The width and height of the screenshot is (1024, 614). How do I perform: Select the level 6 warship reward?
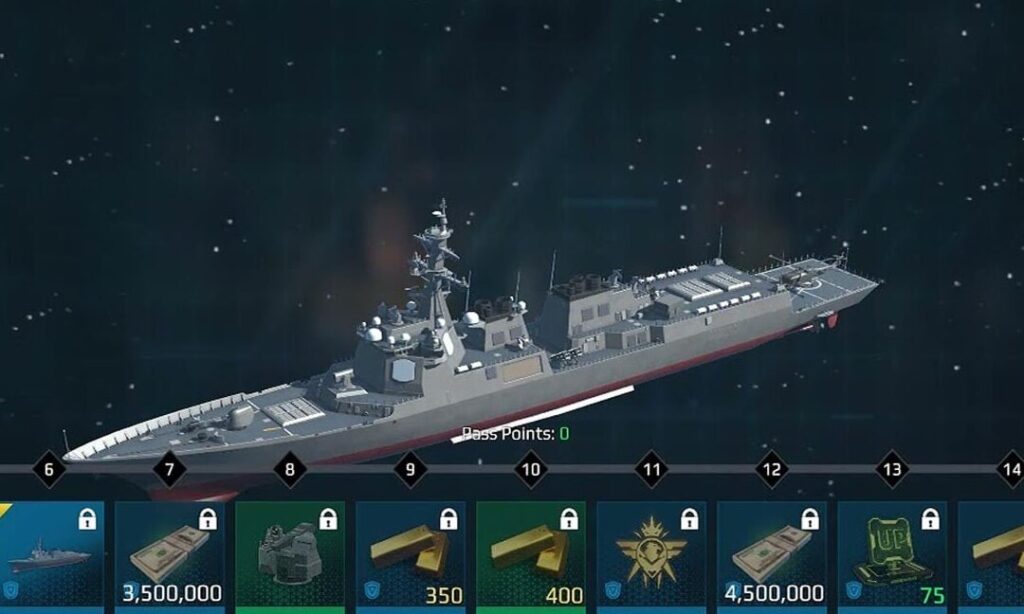50,555
